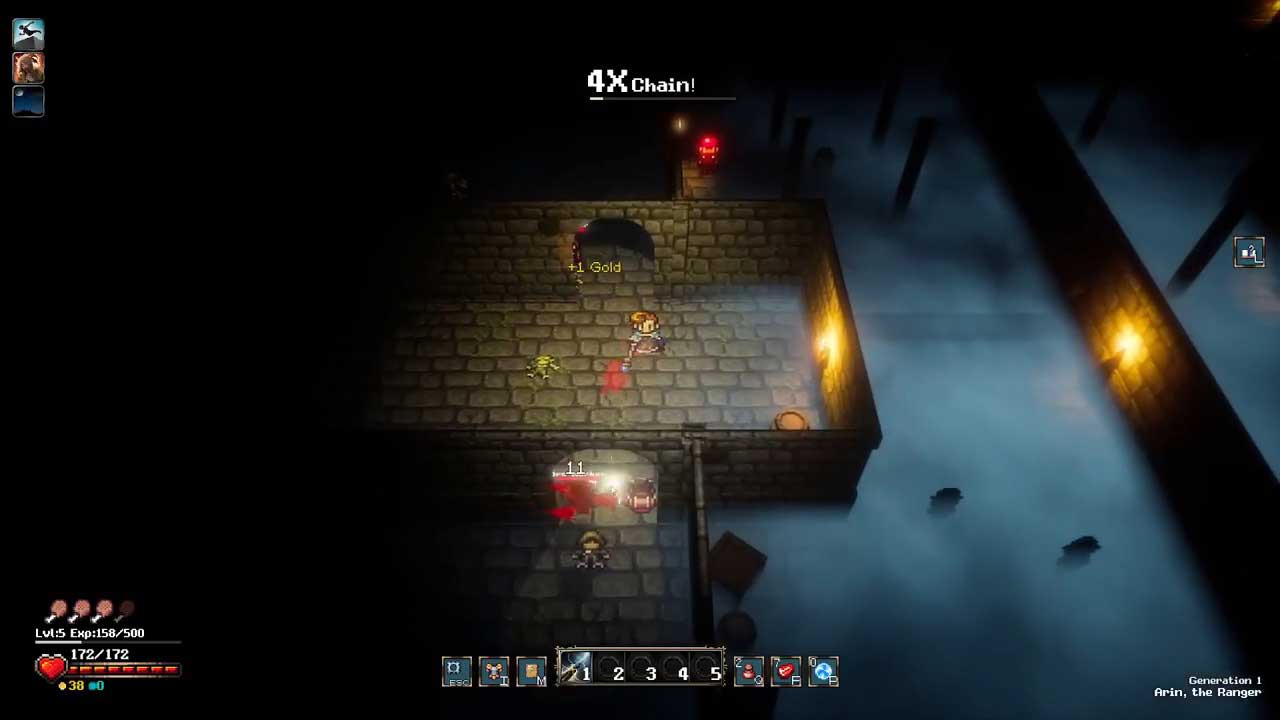
Task: Open the question mark help icon
Action: pyautogui.click(x=1249, y=253)
